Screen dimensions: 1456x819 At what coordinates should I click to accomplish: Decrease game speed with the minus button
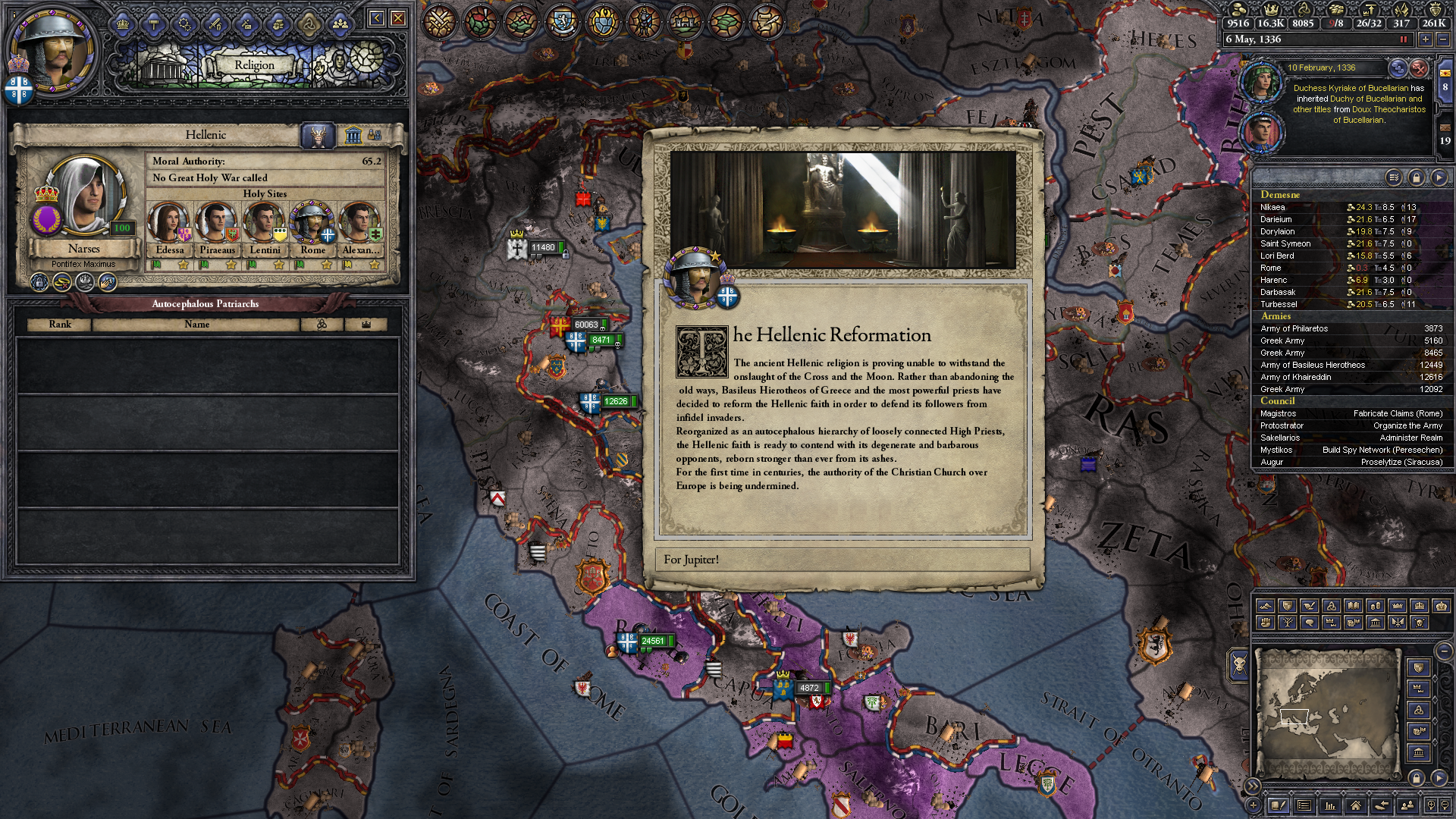(1443, 39)
